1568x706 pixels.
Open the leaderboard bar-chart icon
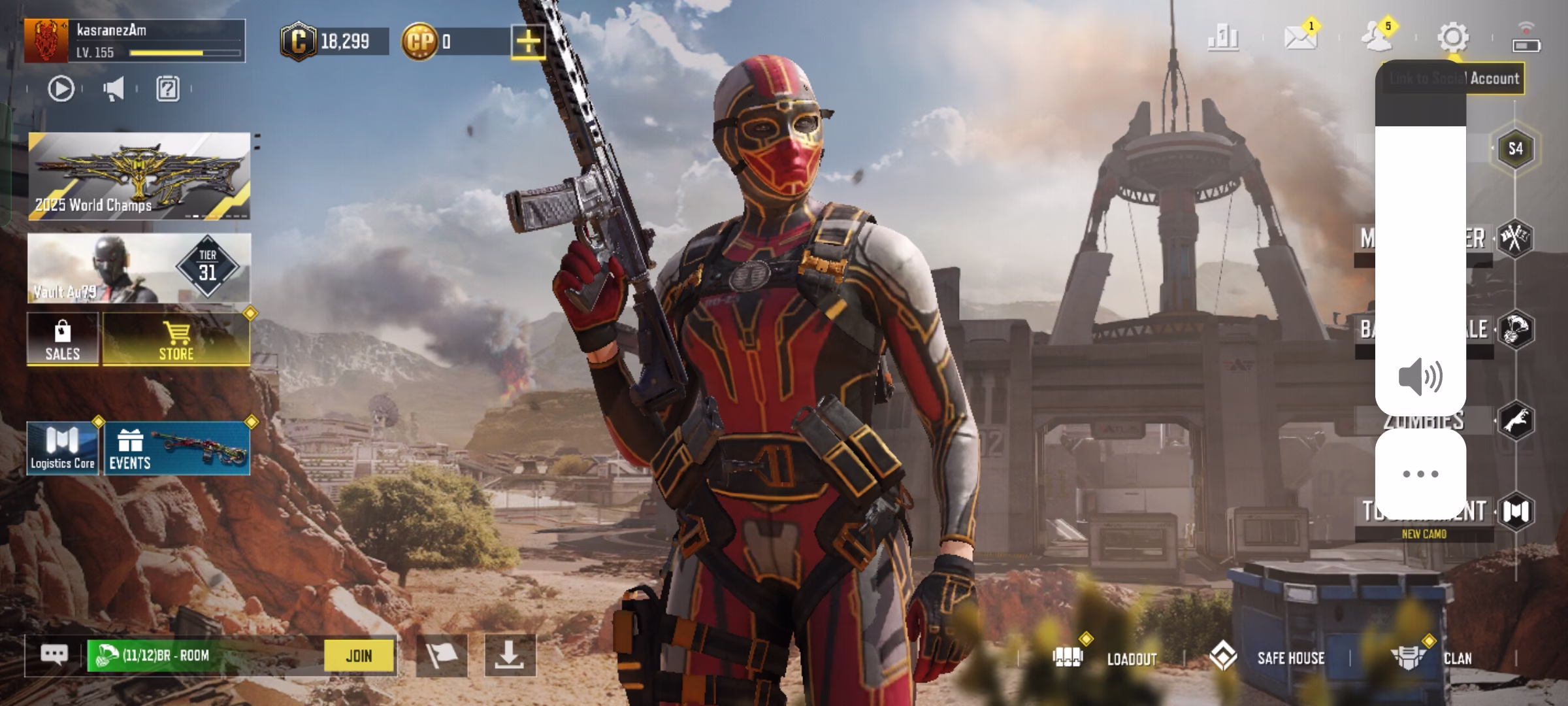click(x=1223, y=37)
